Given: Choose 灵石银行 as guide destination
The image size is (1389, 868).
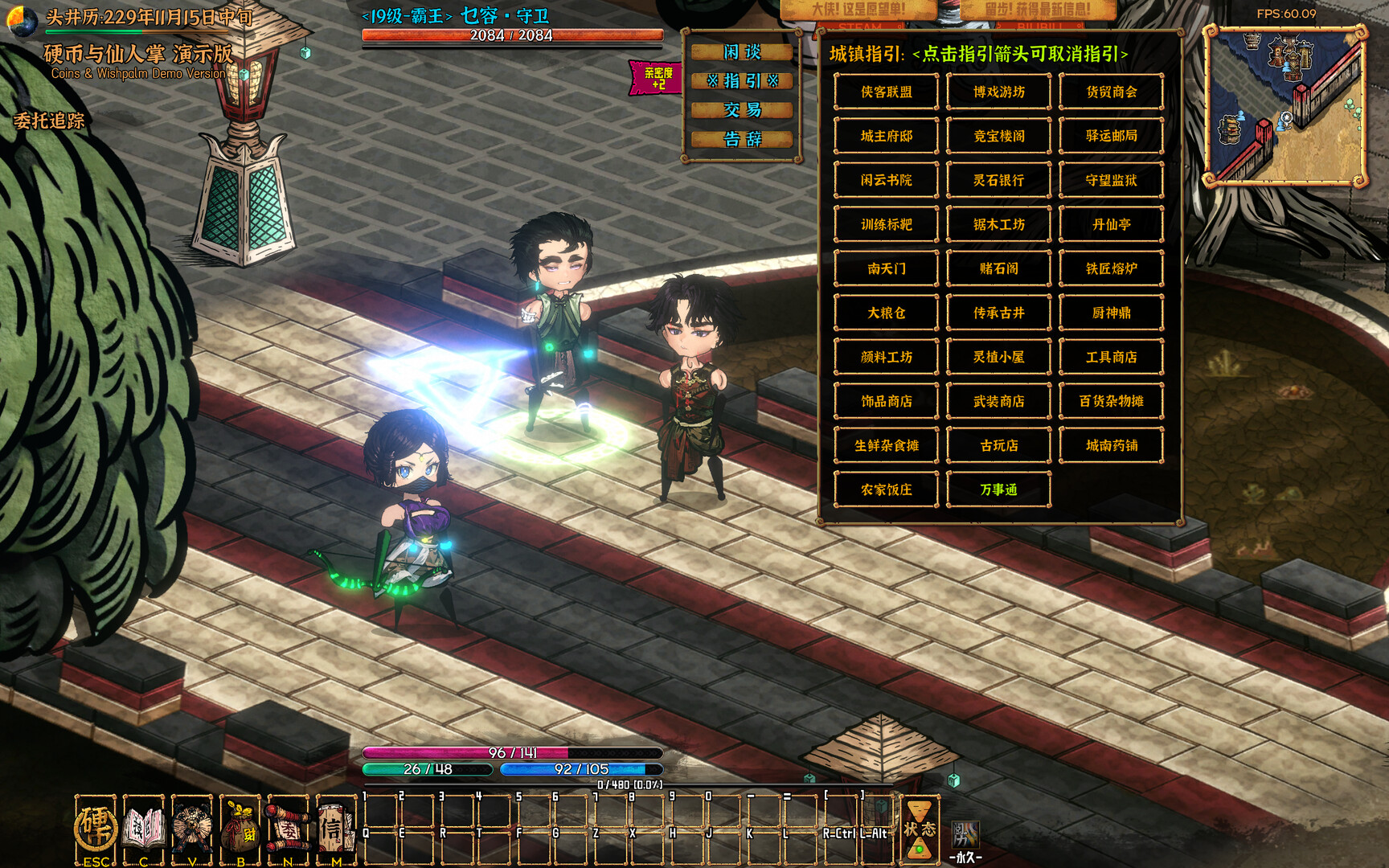Looking at the screenshot, I should pos(998,180).
